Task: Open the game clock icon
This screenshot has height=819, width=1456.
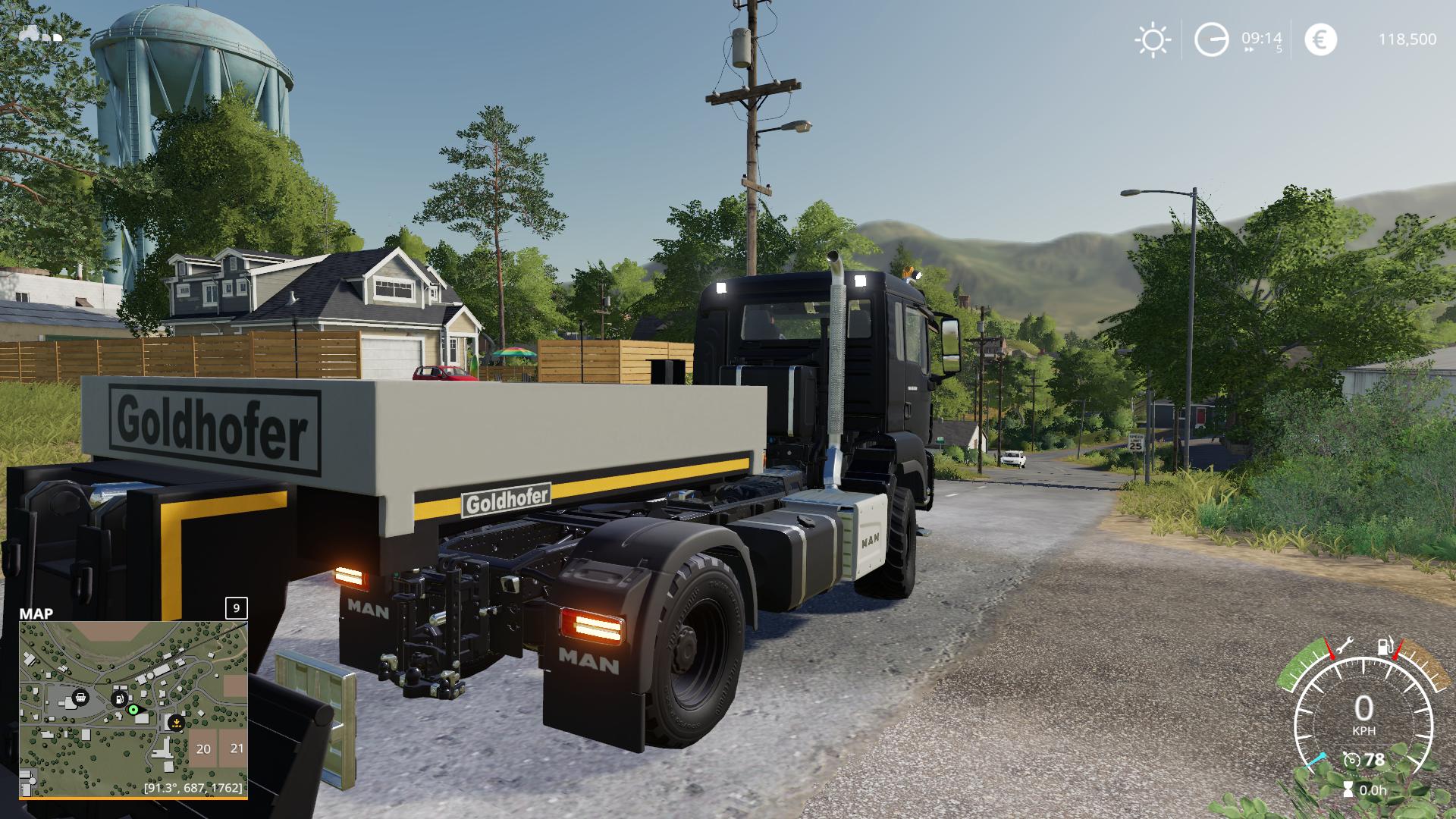Action: click(x=1211, y=39)
